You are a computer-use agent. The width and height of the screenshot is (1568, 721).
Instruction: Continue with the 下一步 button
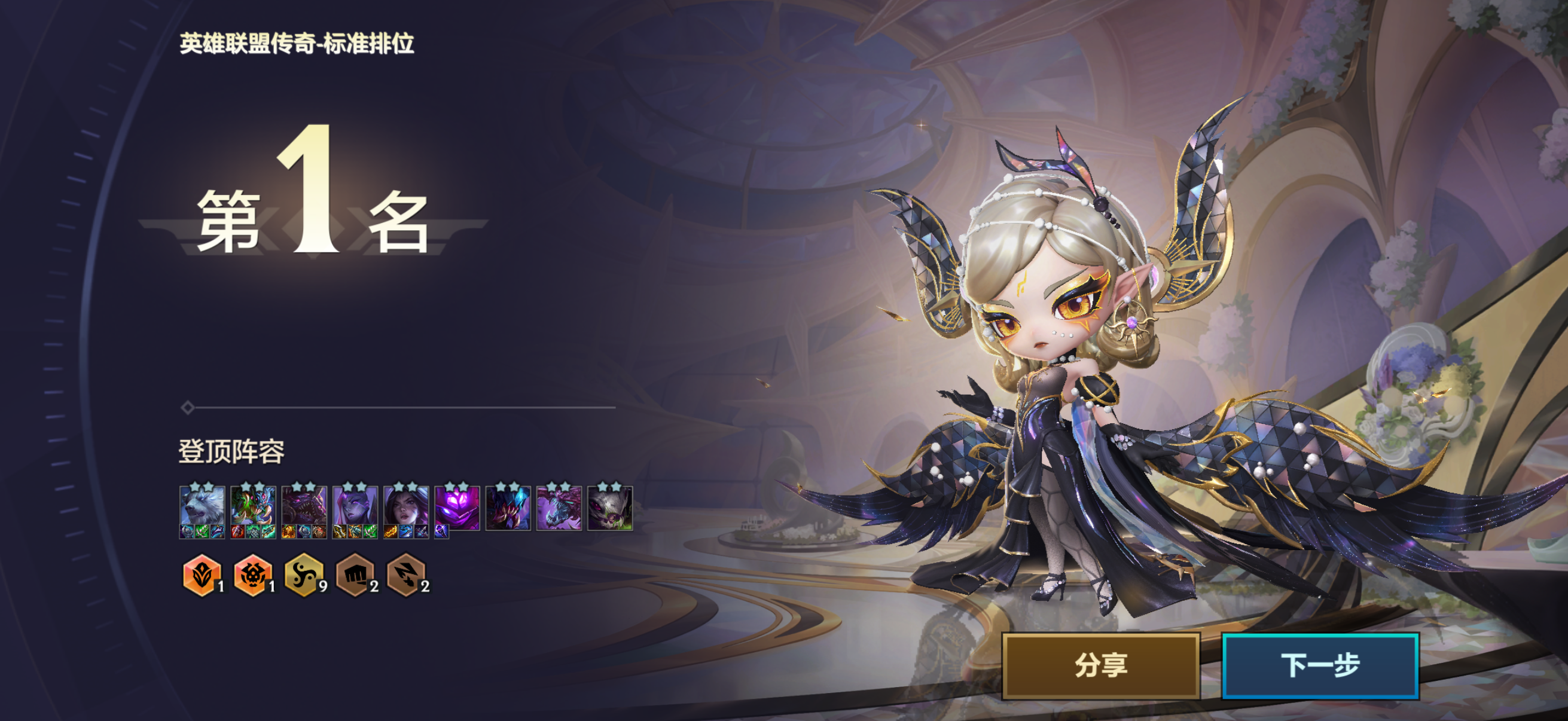pos(1320,665)
